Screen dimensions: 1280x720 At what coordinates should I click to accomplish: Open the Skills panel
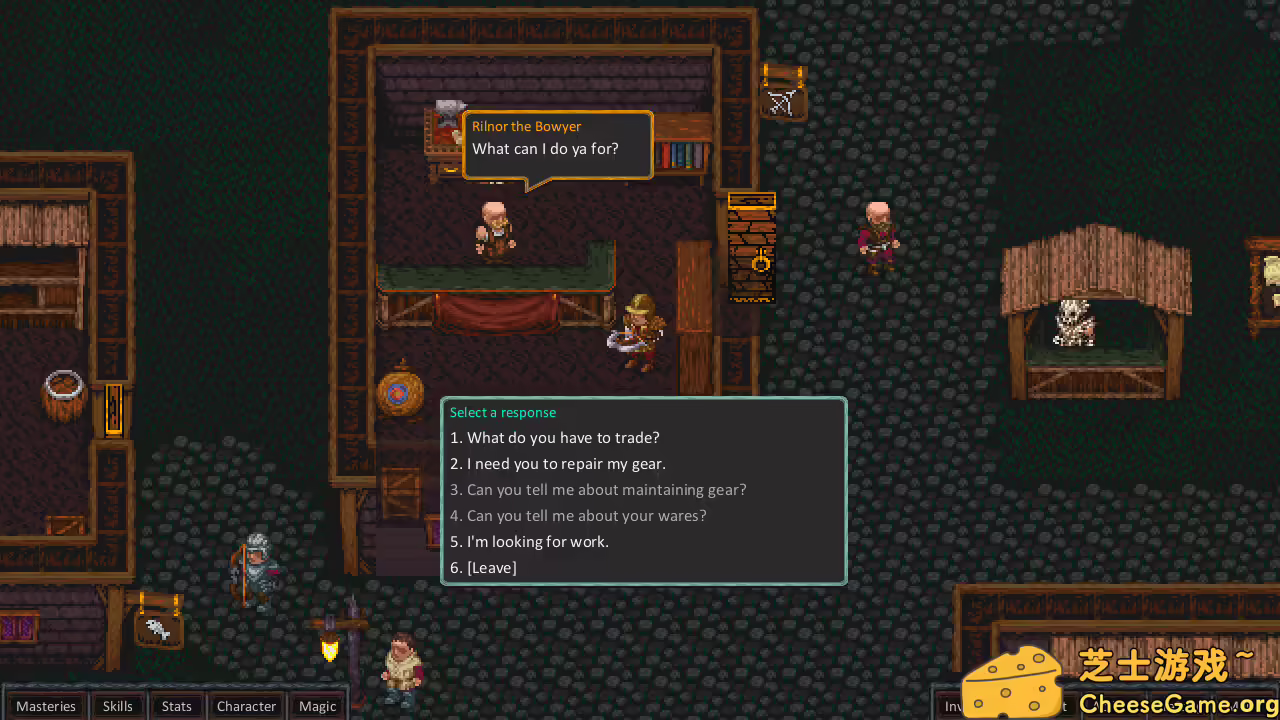point(117,706)
